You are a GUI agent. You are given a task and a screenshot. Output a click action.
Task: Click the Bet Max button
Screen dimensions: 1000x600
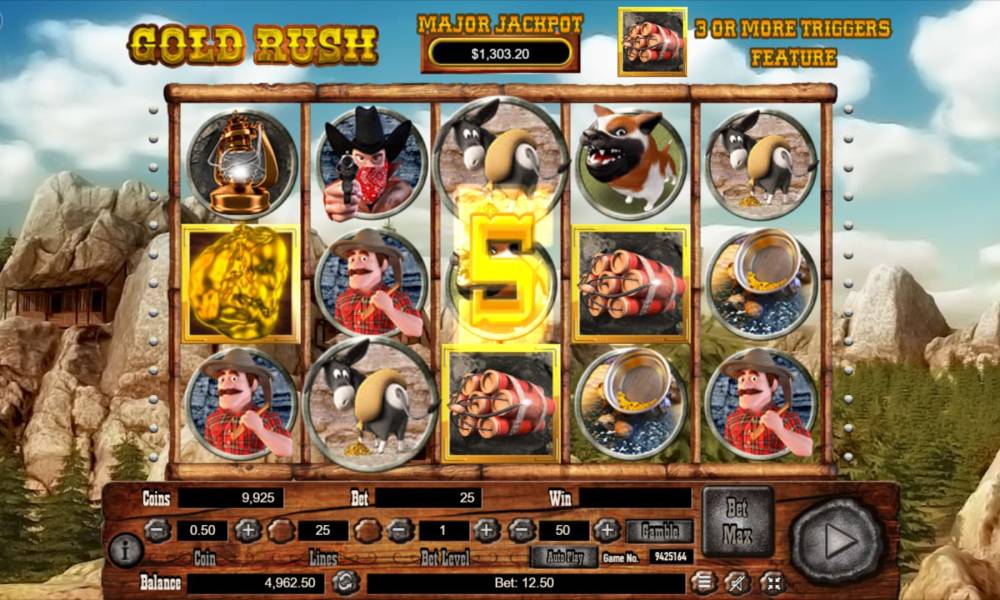click(738, 521)
